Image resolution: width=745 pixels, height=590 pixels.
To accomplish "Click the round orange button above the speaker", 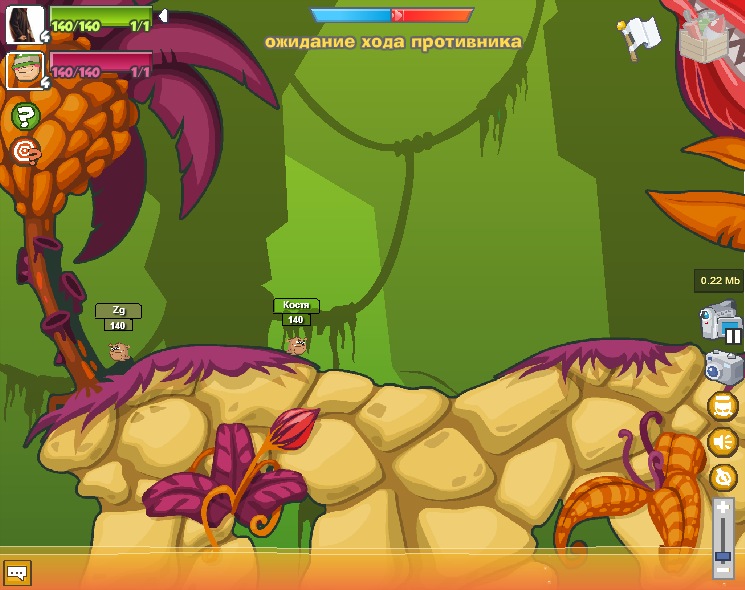I will [722, 407].
